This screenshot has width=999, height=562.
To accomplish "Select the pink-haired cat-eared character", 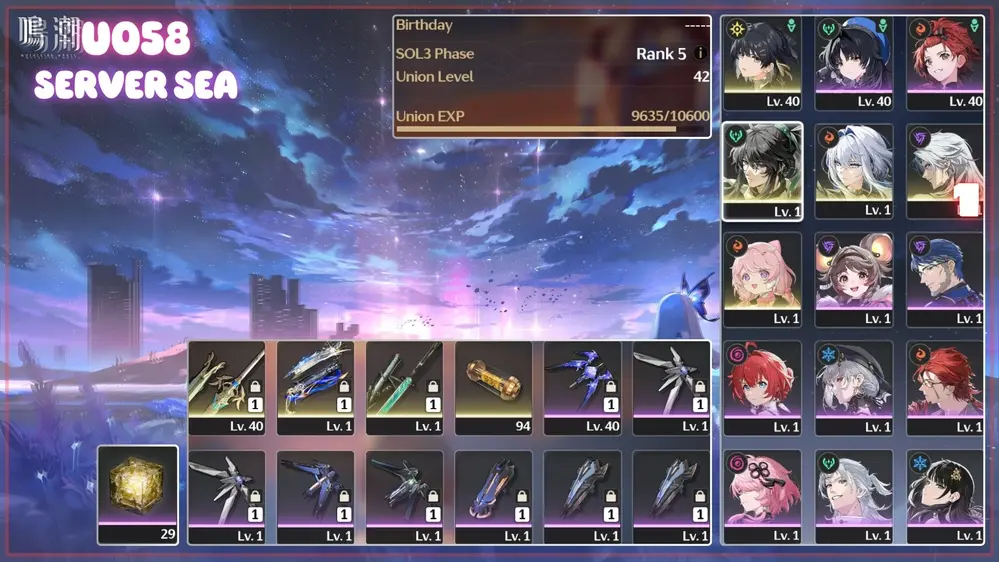I will point(762,279).
